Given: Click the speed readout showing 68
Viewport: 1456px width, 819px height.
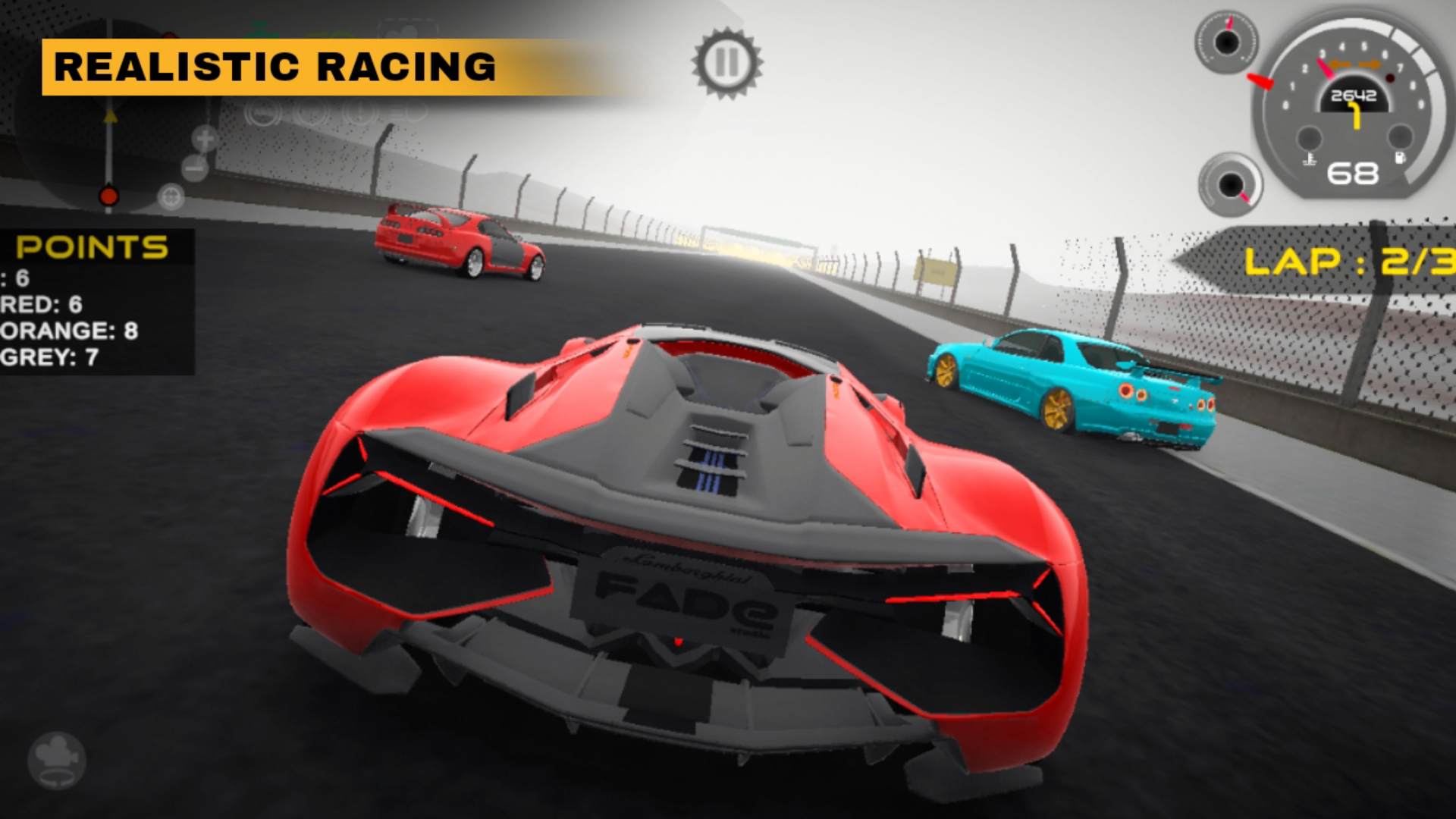Looking at the screenshot, I should [x=1354, y=173].
